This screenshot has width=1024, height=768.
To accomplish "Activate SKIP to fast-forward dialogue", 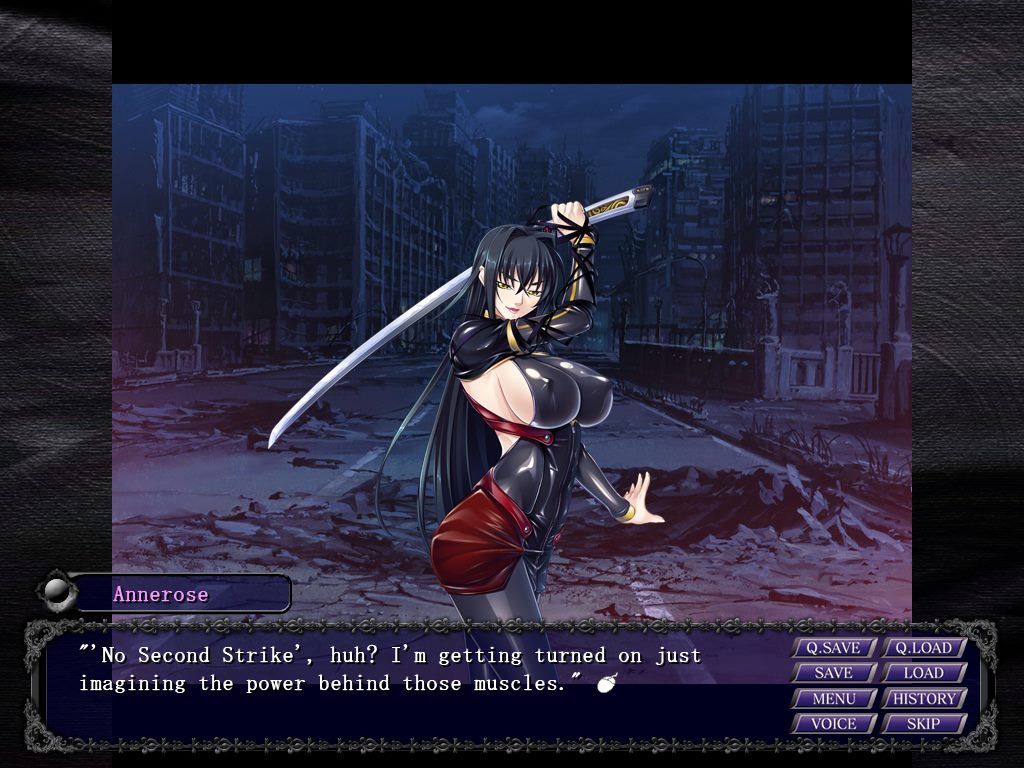I will [x=923, y=723].
